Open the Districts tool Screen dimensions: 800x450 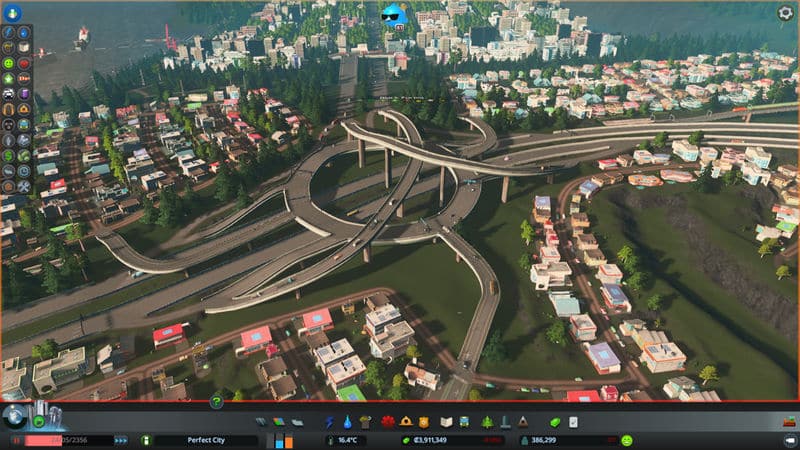tap(295, 422)
